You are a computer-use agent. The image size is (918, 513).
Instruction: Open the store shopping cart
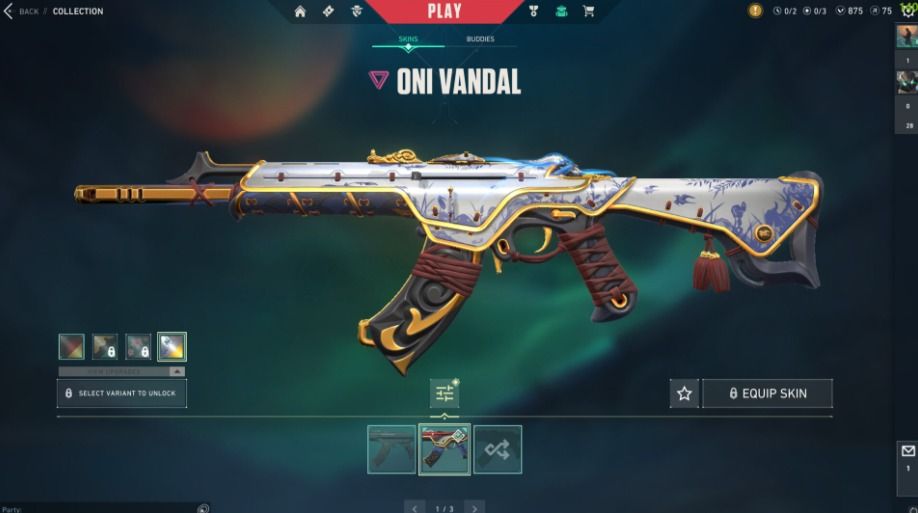click(588, 11)
